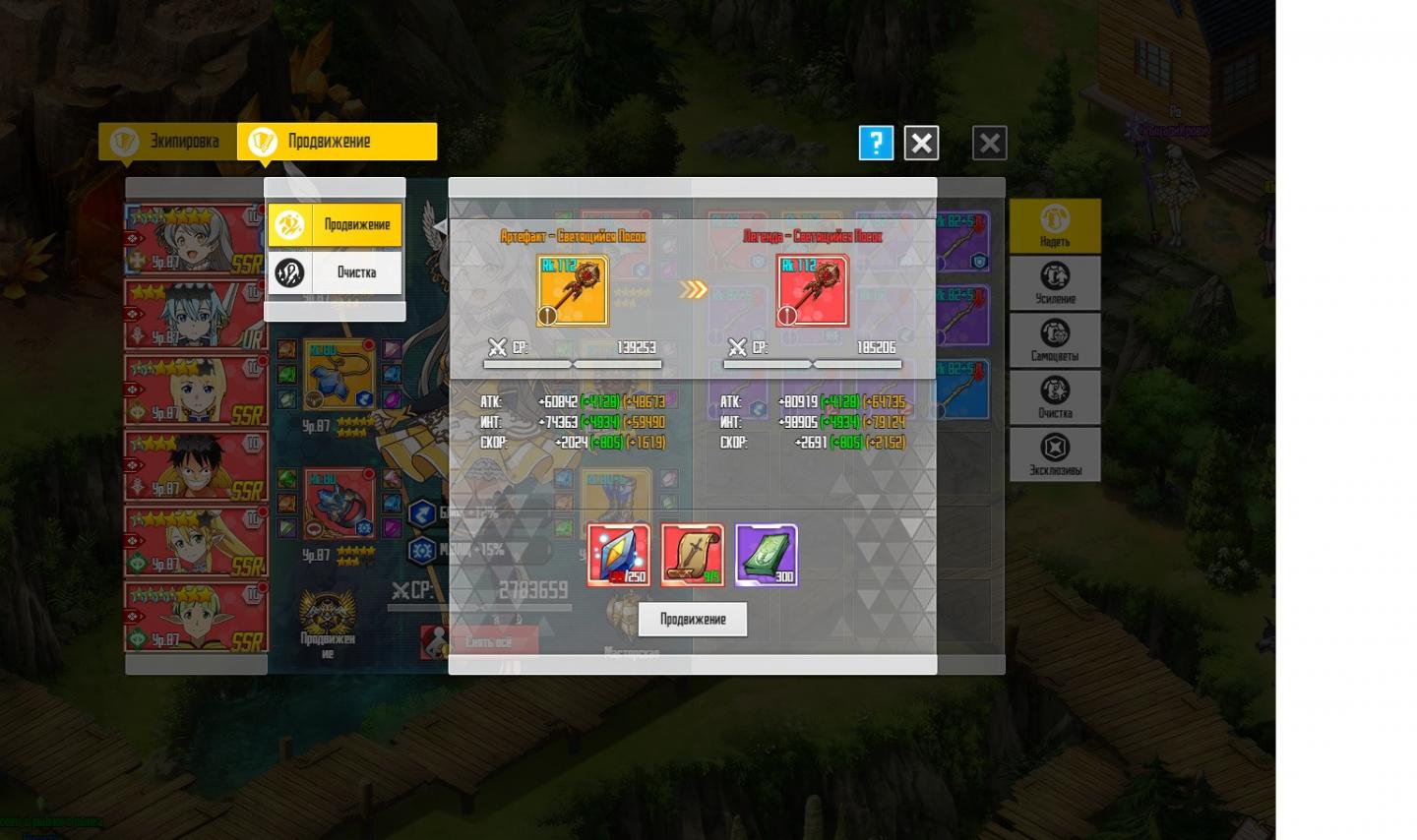1417x840 pixels.
Task: Open the Эксклюзивы side button
Action: [x=1055, y=454]
